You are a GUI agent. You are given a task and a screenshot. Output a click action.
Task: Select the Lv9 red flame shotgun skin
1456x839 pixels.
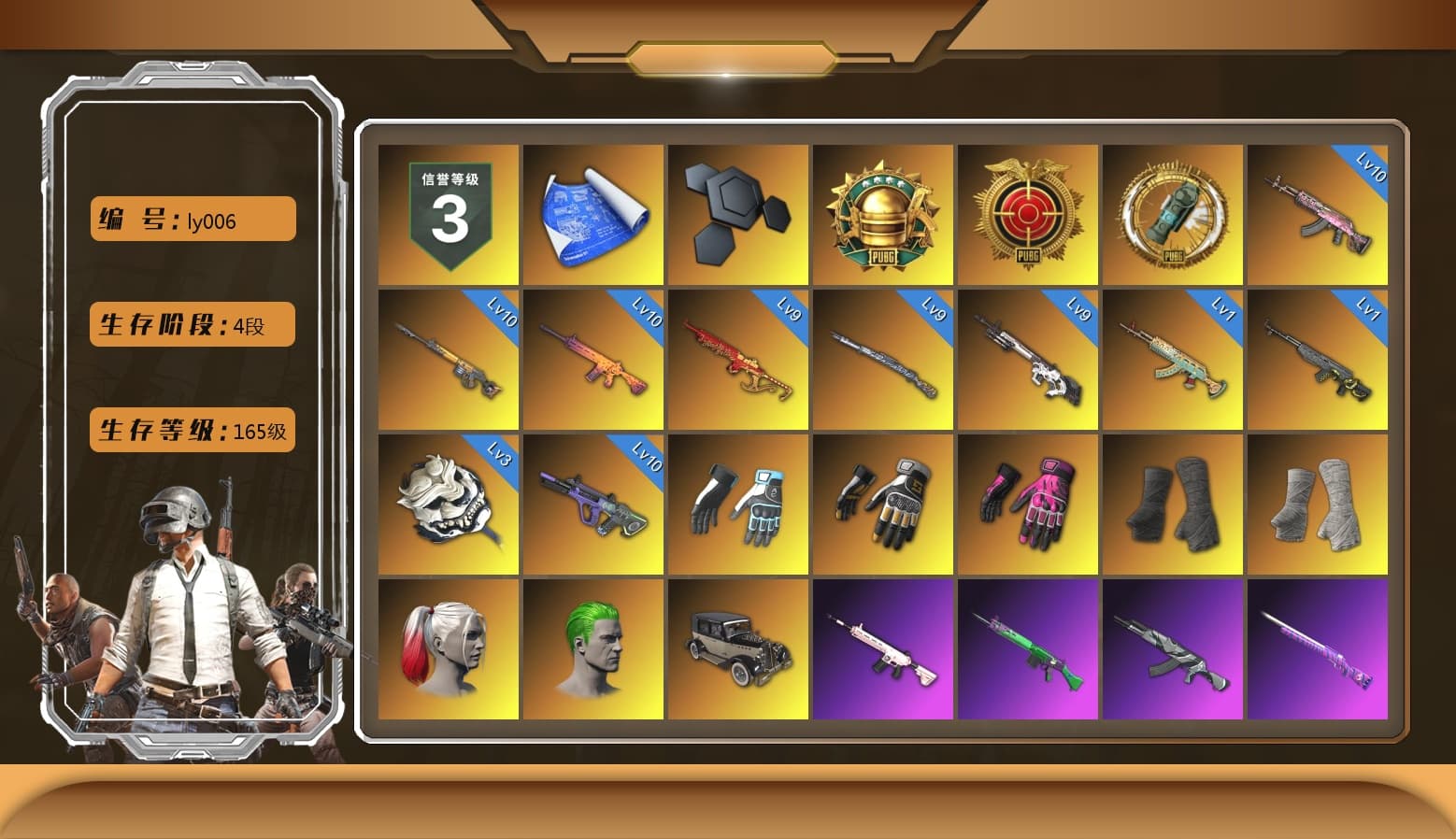737,360
